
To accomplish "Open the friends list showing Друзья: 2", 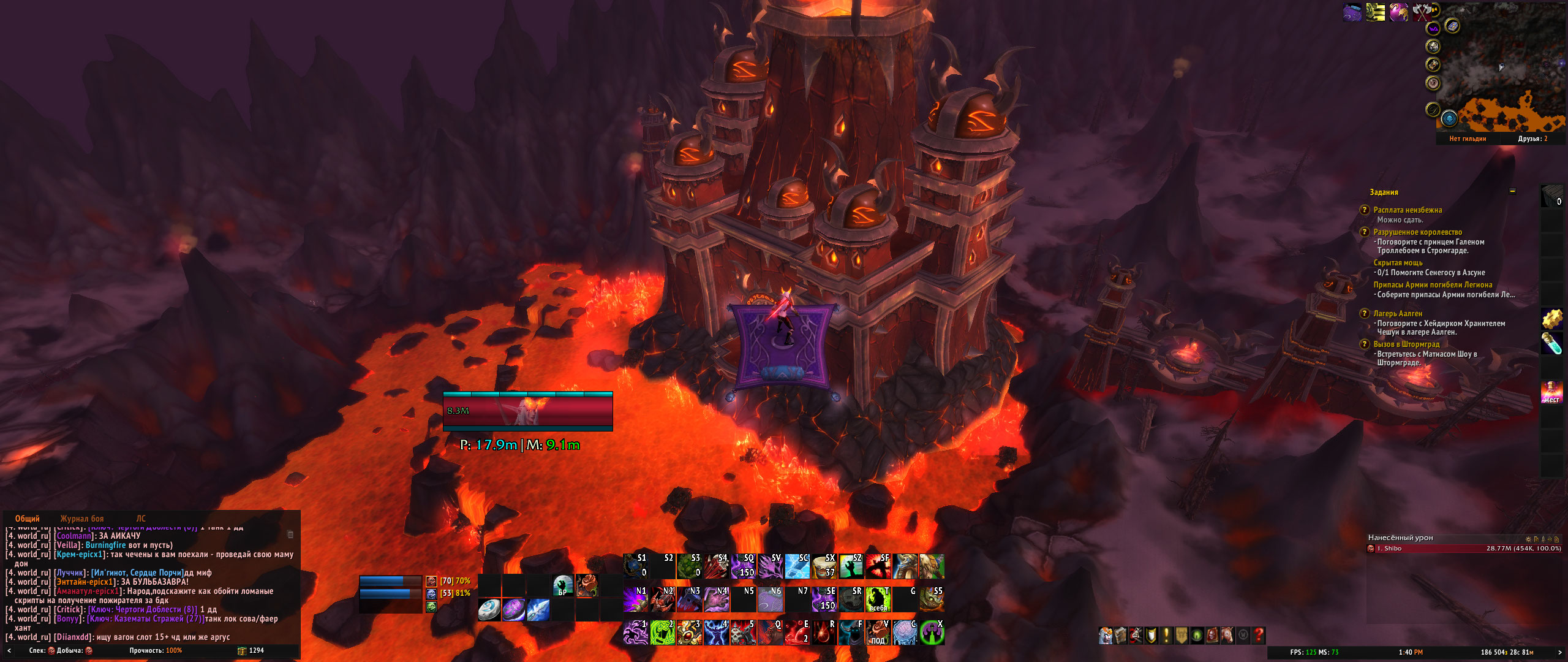I will [1532, 139].
